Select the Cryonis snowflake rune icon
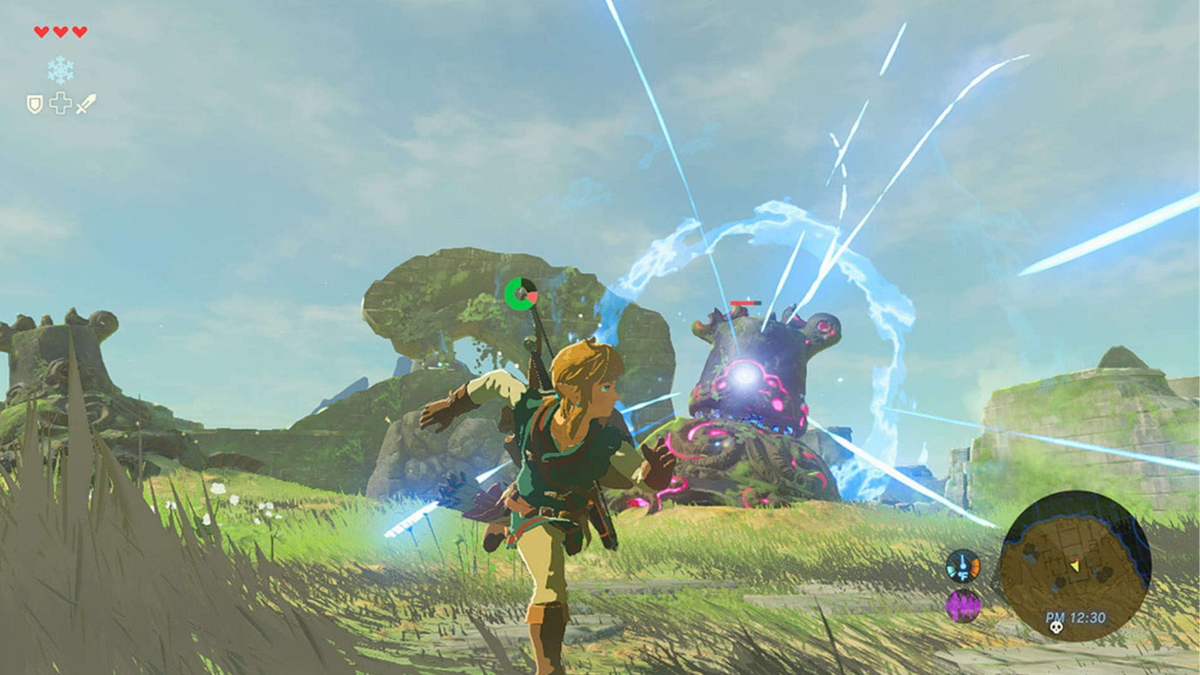Image resolution: width=1200 pixels, height=675 pixels. (x=60, y=70)
